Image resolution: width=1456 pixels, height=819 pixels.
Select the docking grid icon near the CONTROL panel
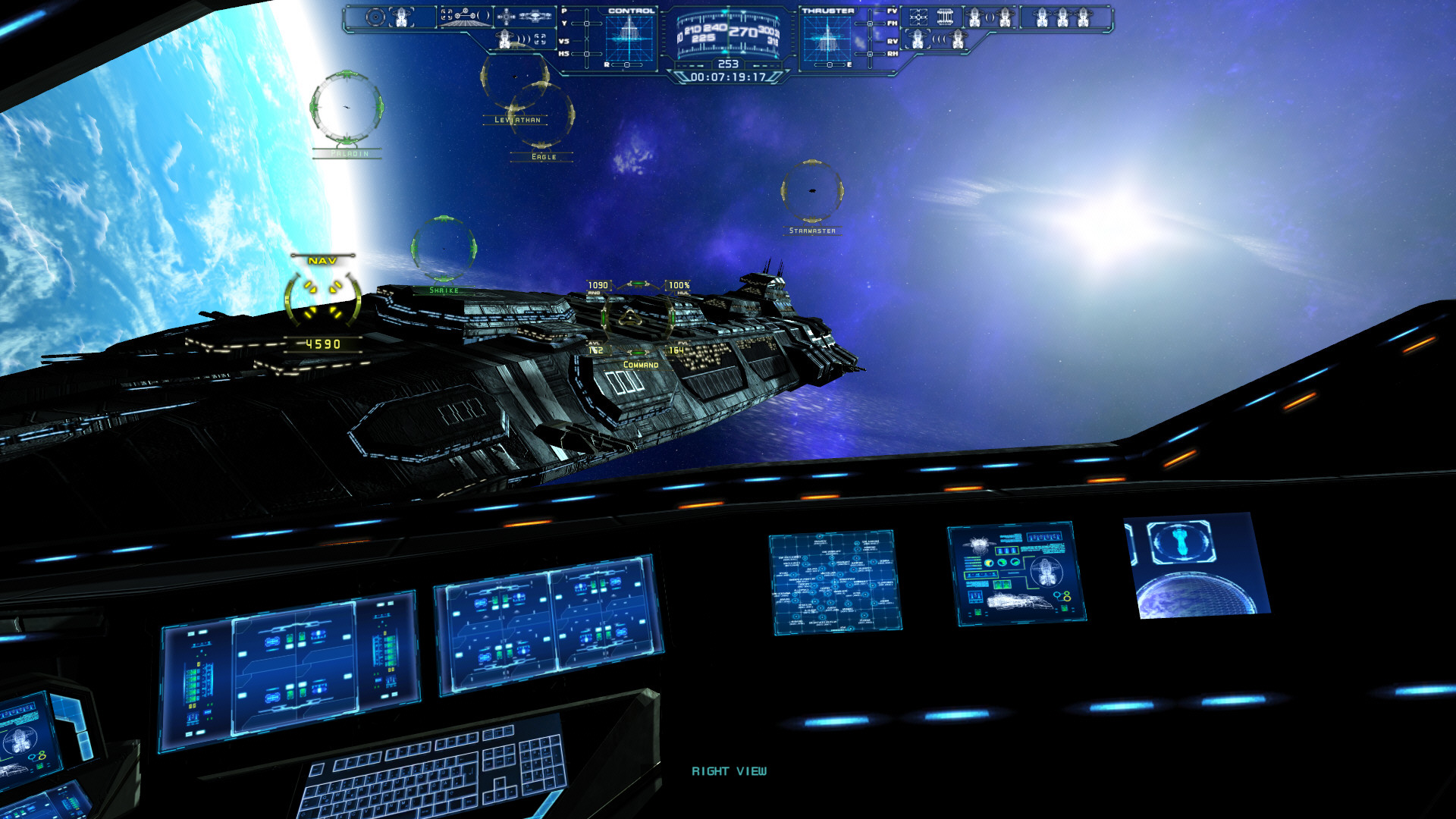pos(465,17)
